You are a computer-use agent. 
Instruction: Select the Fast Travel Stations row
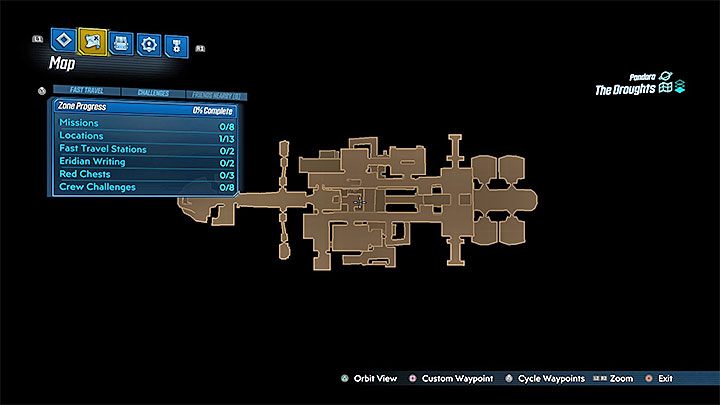coord(145,148)
